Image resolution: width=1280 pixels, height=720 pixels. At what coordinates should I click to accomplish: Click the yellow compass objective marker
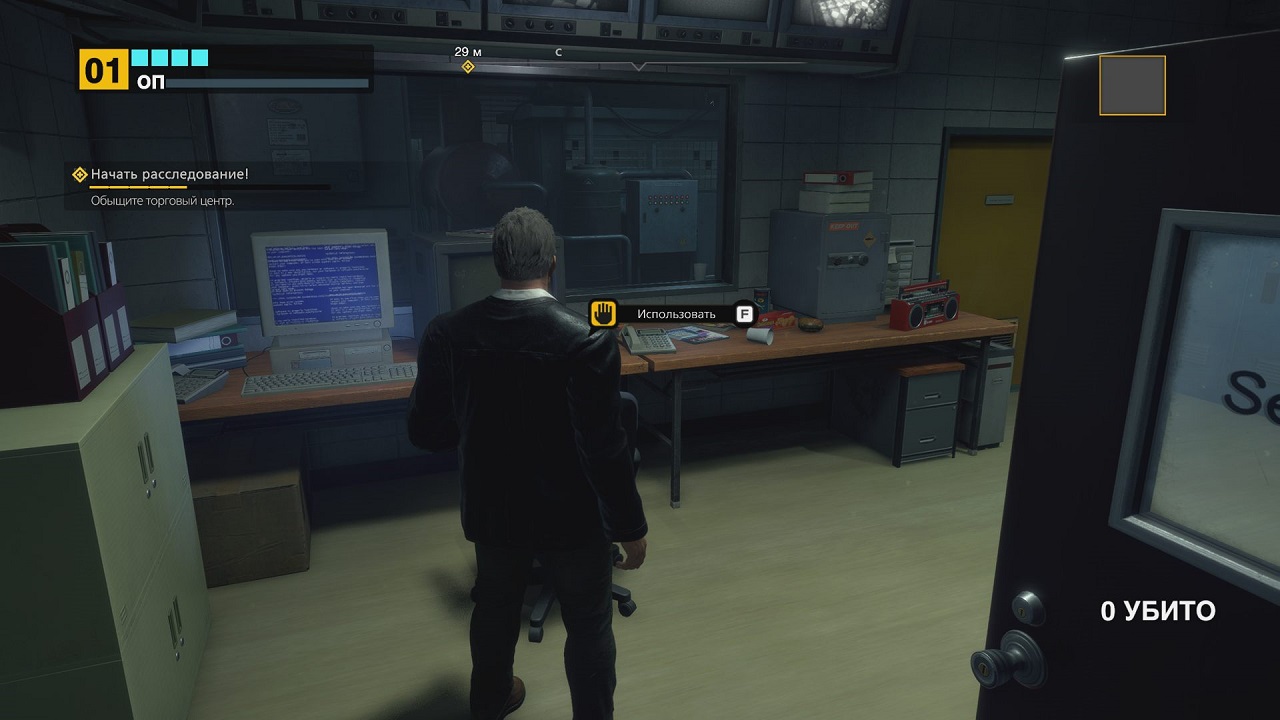coord(467,67)
